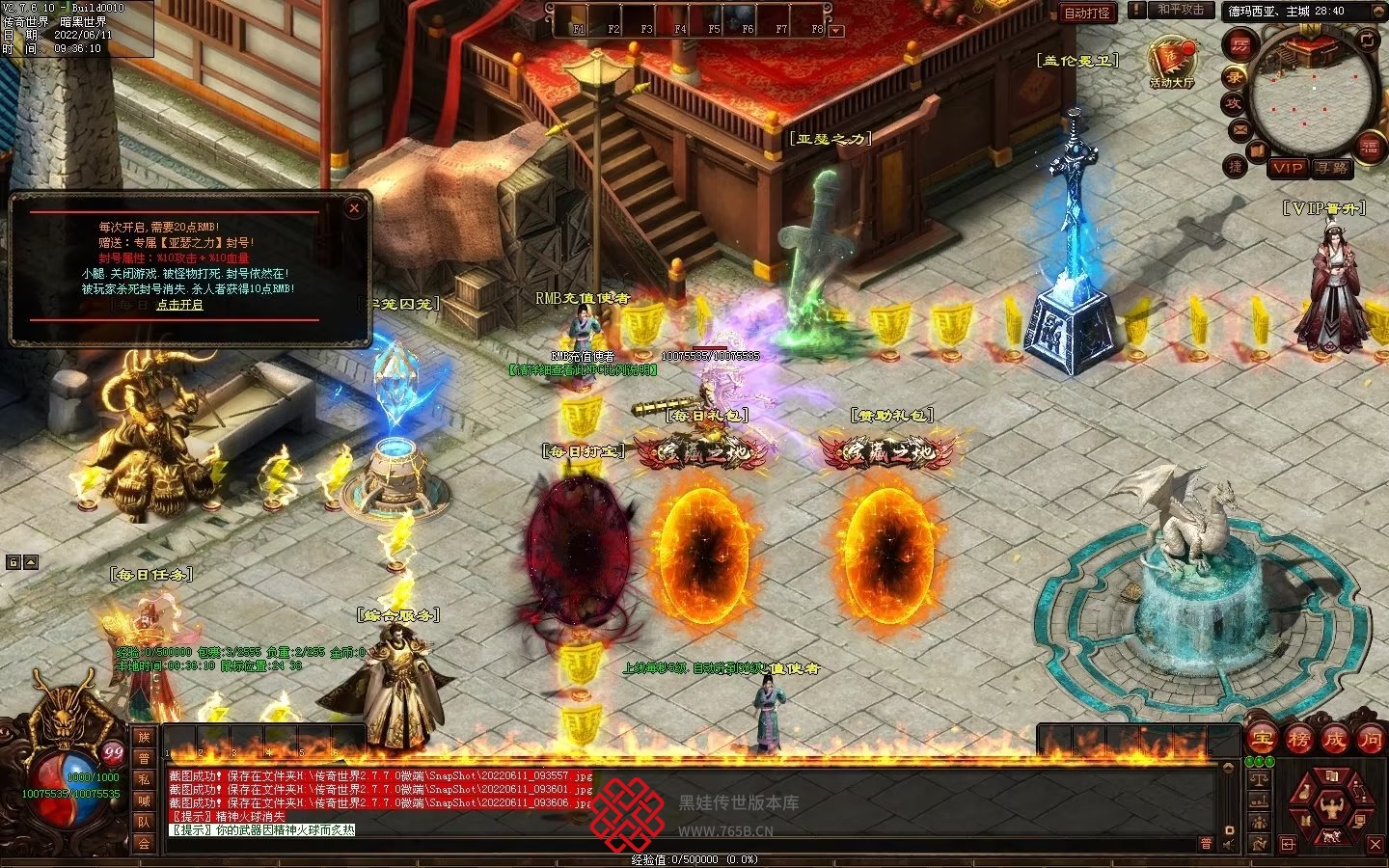Open the 历 calendar button
This screenshot has width=1389, height=868.
1239,44
